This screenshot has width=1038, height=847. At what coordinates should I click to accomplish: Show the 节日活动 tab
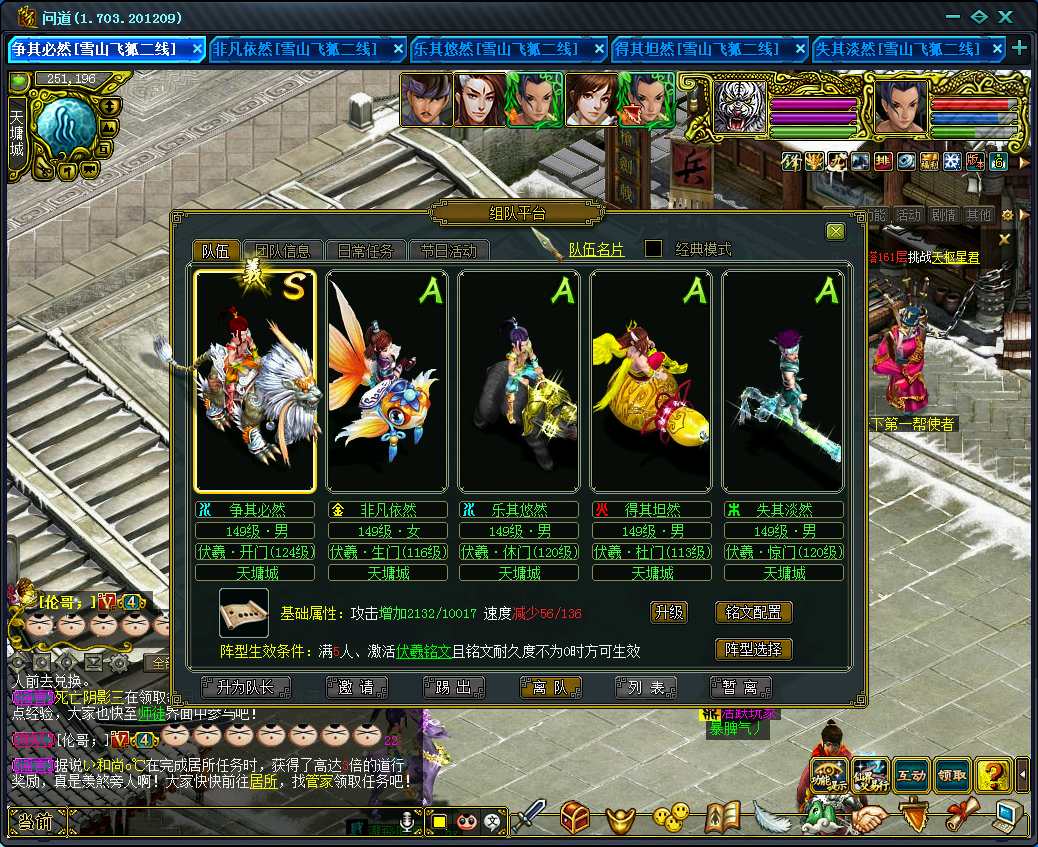pyautogui.click(x=447, y=251)
